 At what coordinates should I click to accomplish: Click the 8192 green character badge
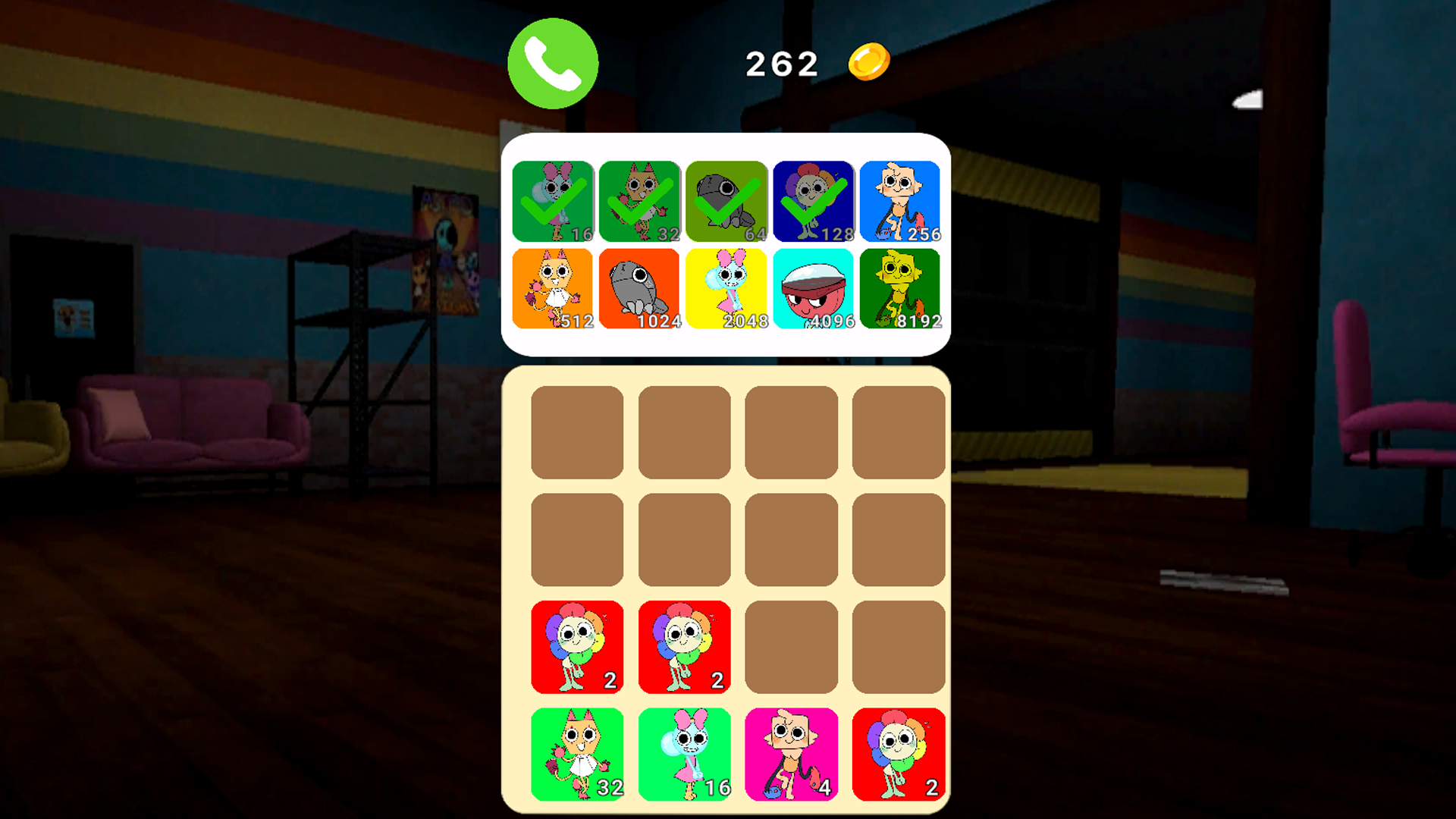pos(900,289)
